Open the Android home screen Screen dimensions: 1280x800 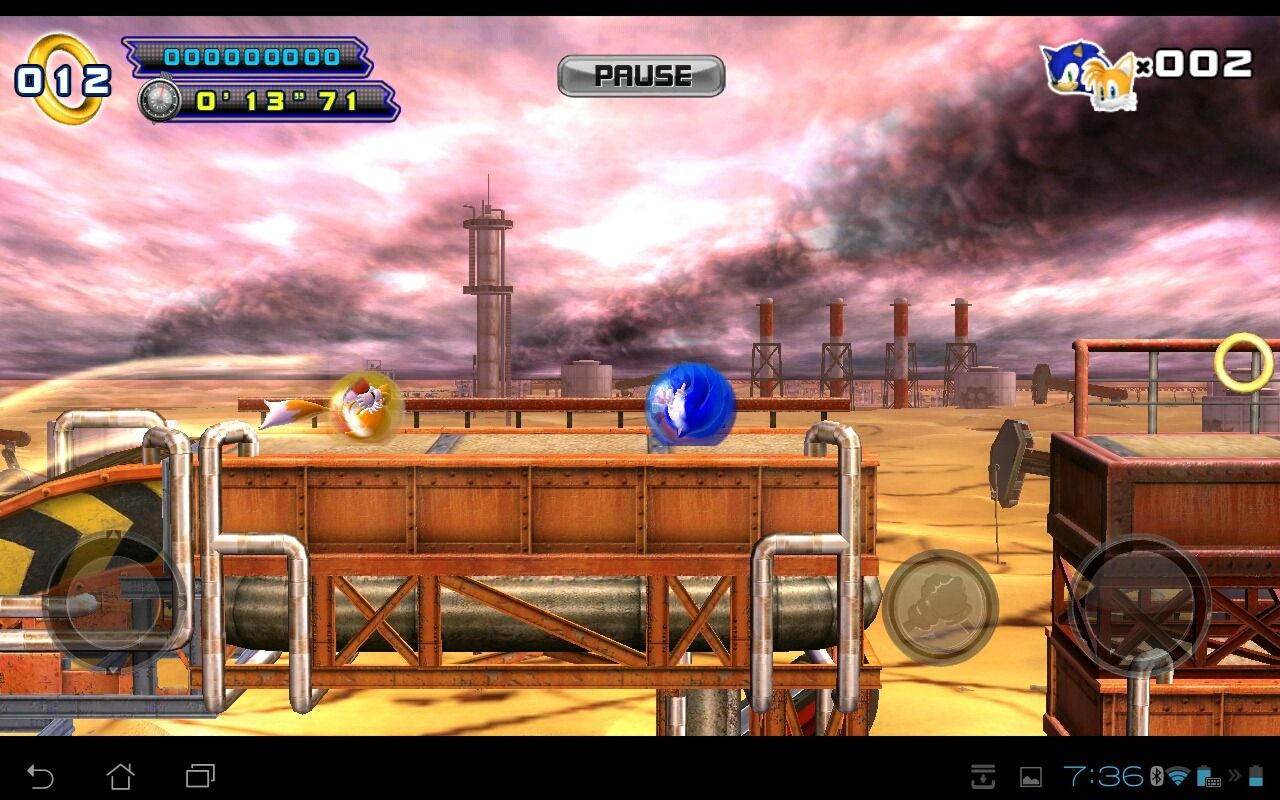tap(120, 776)
